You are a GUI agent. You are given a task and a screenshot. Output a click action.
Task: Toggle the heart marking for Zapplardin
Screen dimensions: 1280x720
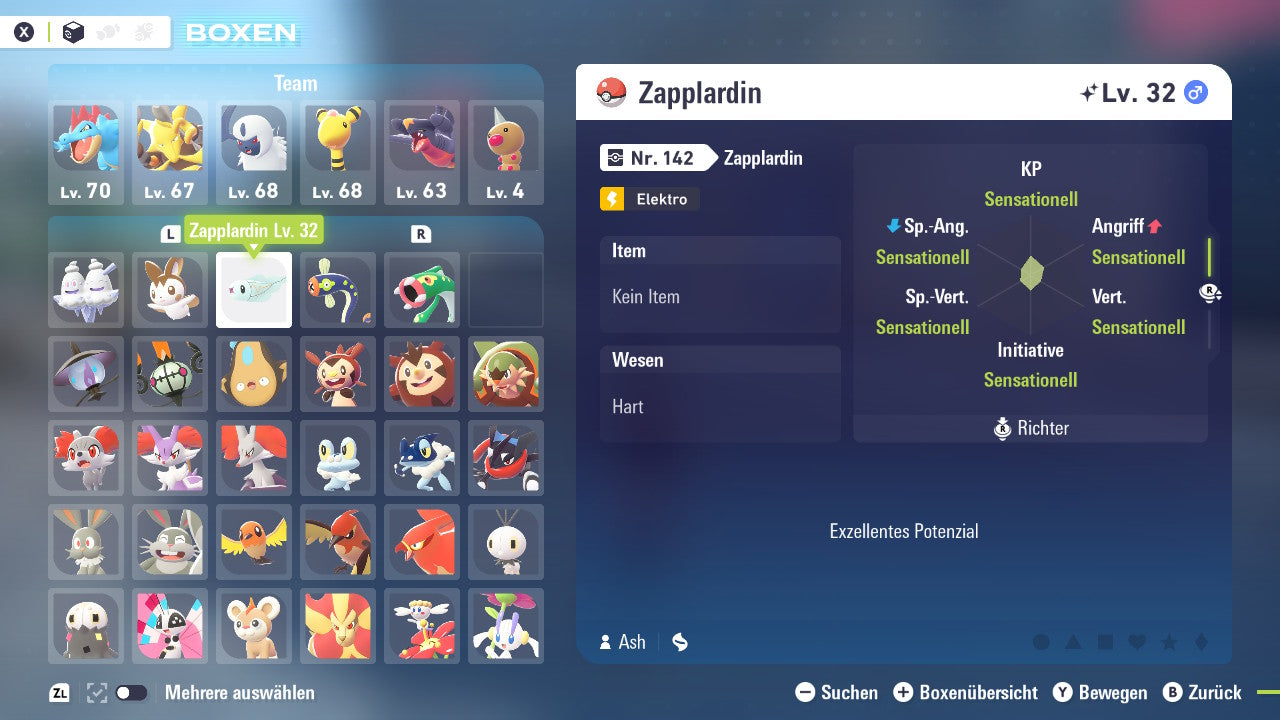[1136, 641]
